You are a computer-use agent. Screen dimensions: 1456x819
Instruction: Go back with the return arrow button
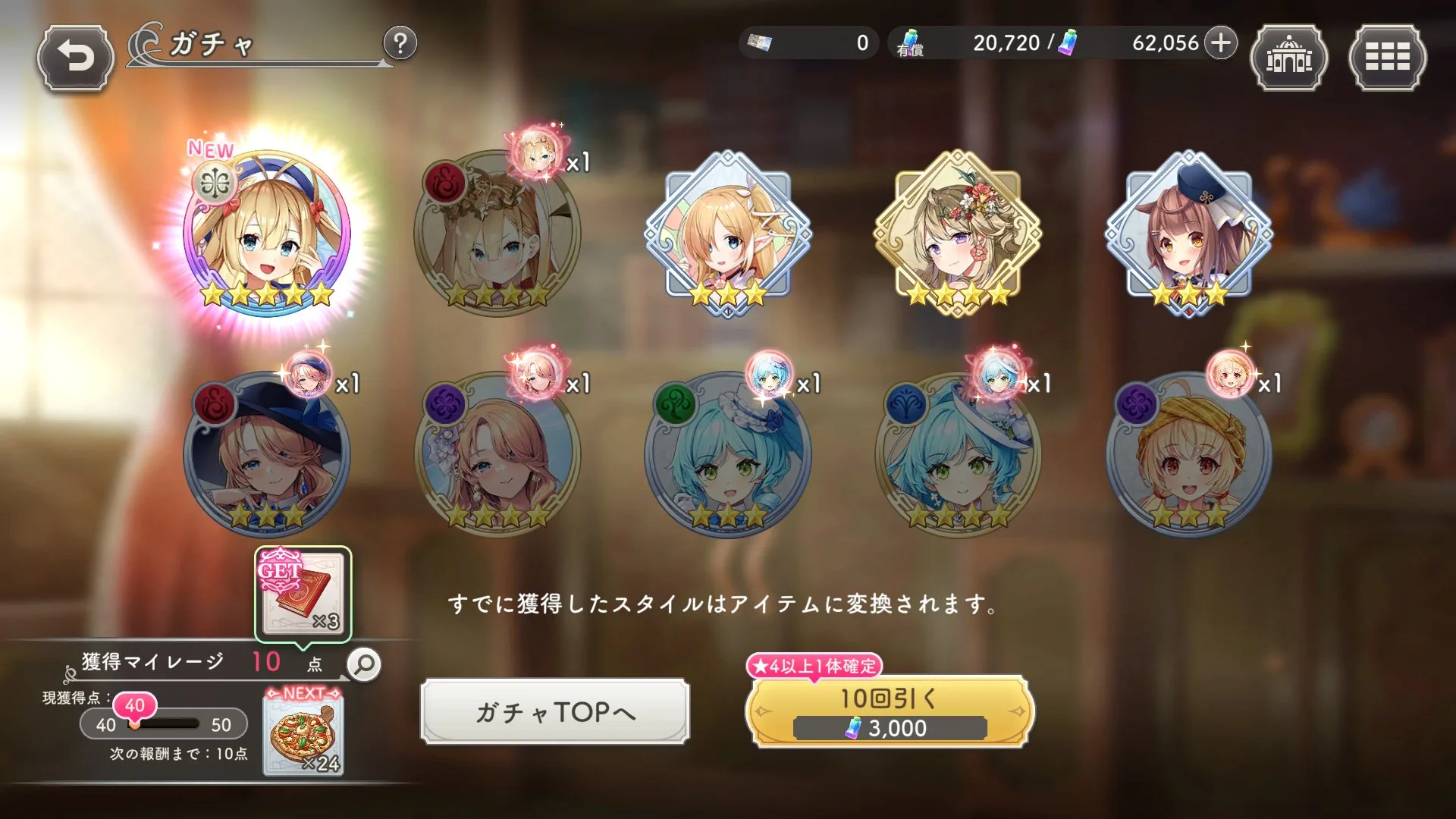pyautogui.click(x=76, y=58)
